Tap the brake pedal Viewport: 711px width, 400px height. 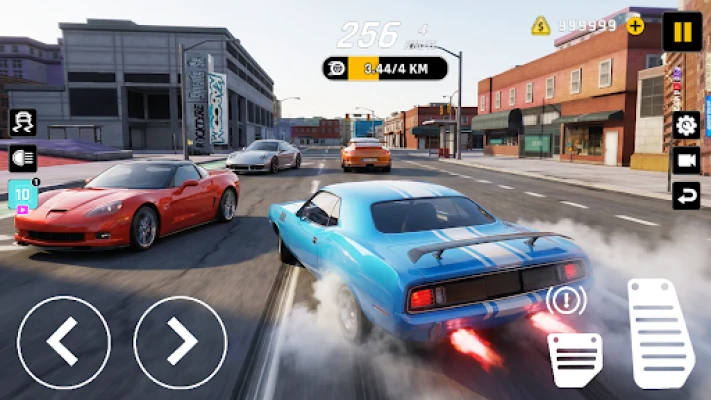(575, 359)
